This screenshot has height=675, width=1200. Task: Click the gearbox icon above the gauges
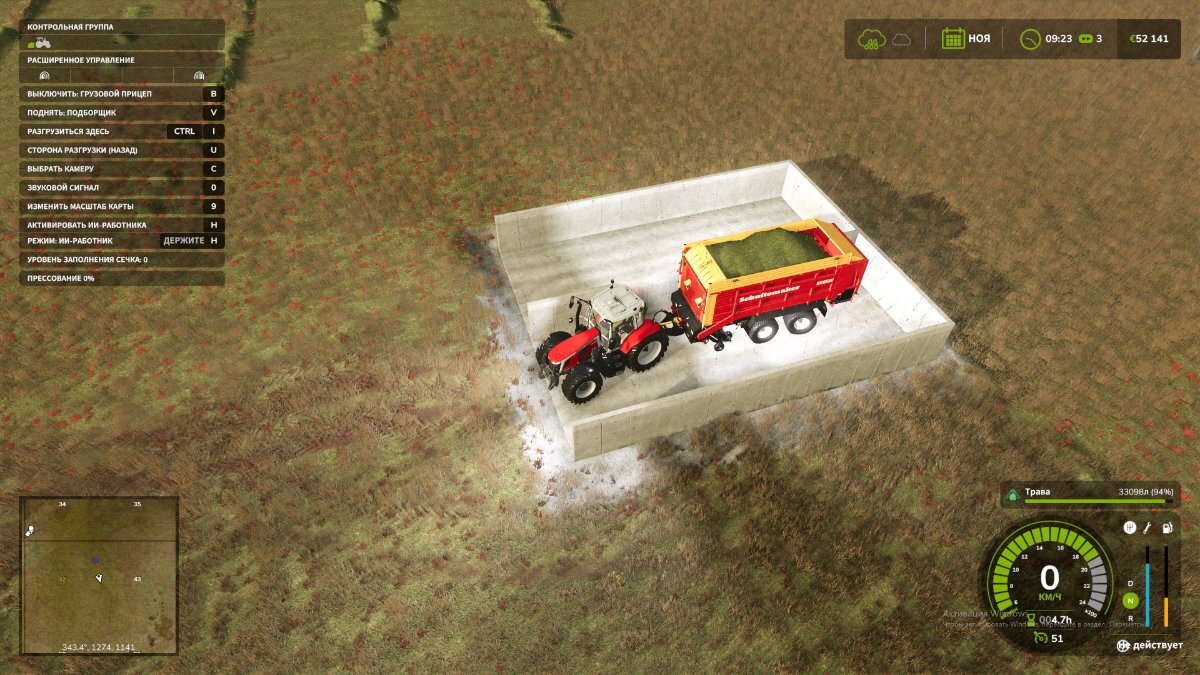tap(1129, 528)
